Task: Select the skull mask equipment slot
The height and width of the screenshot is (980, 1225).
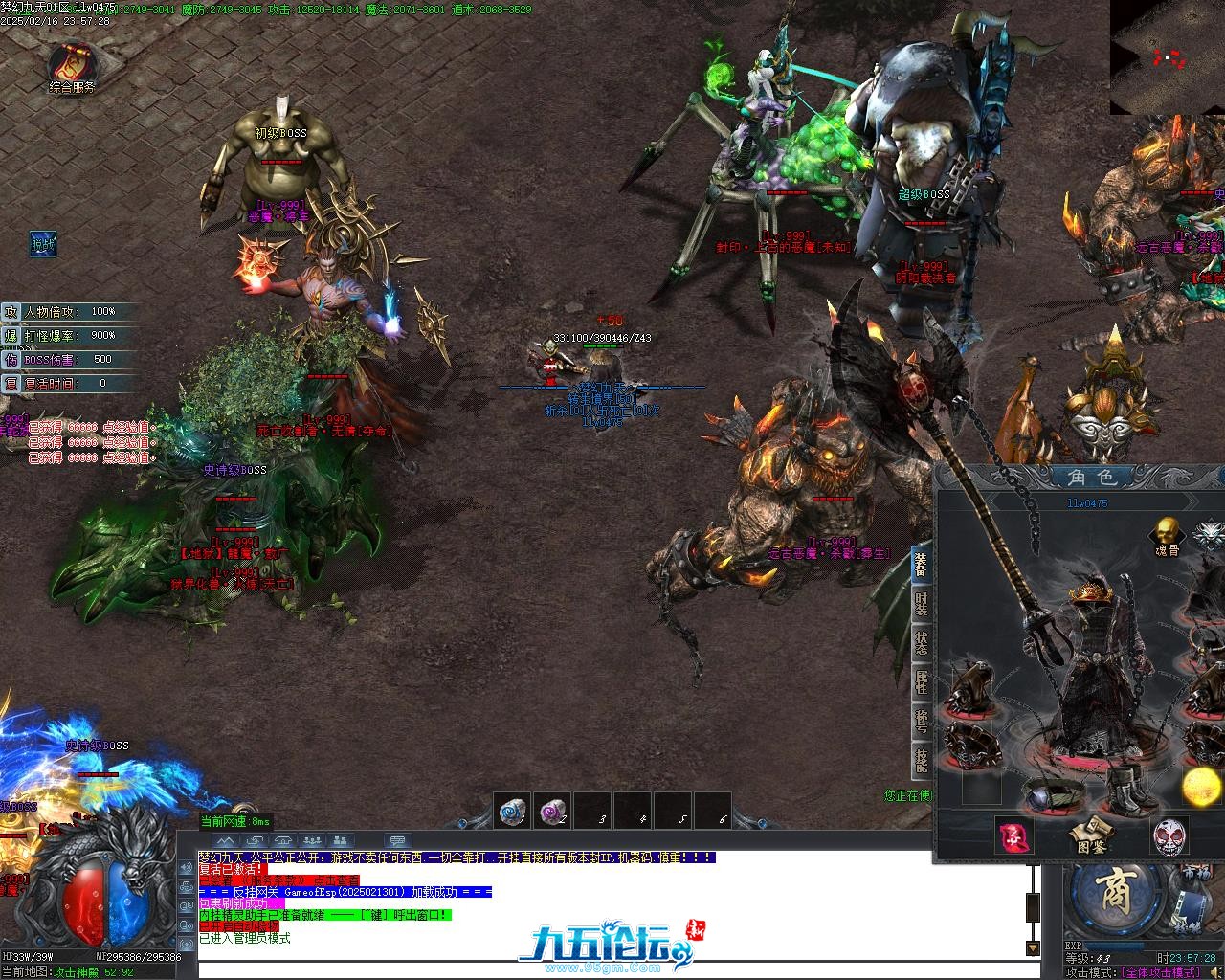Action: pyautogui.click(x=1169, y=836)
